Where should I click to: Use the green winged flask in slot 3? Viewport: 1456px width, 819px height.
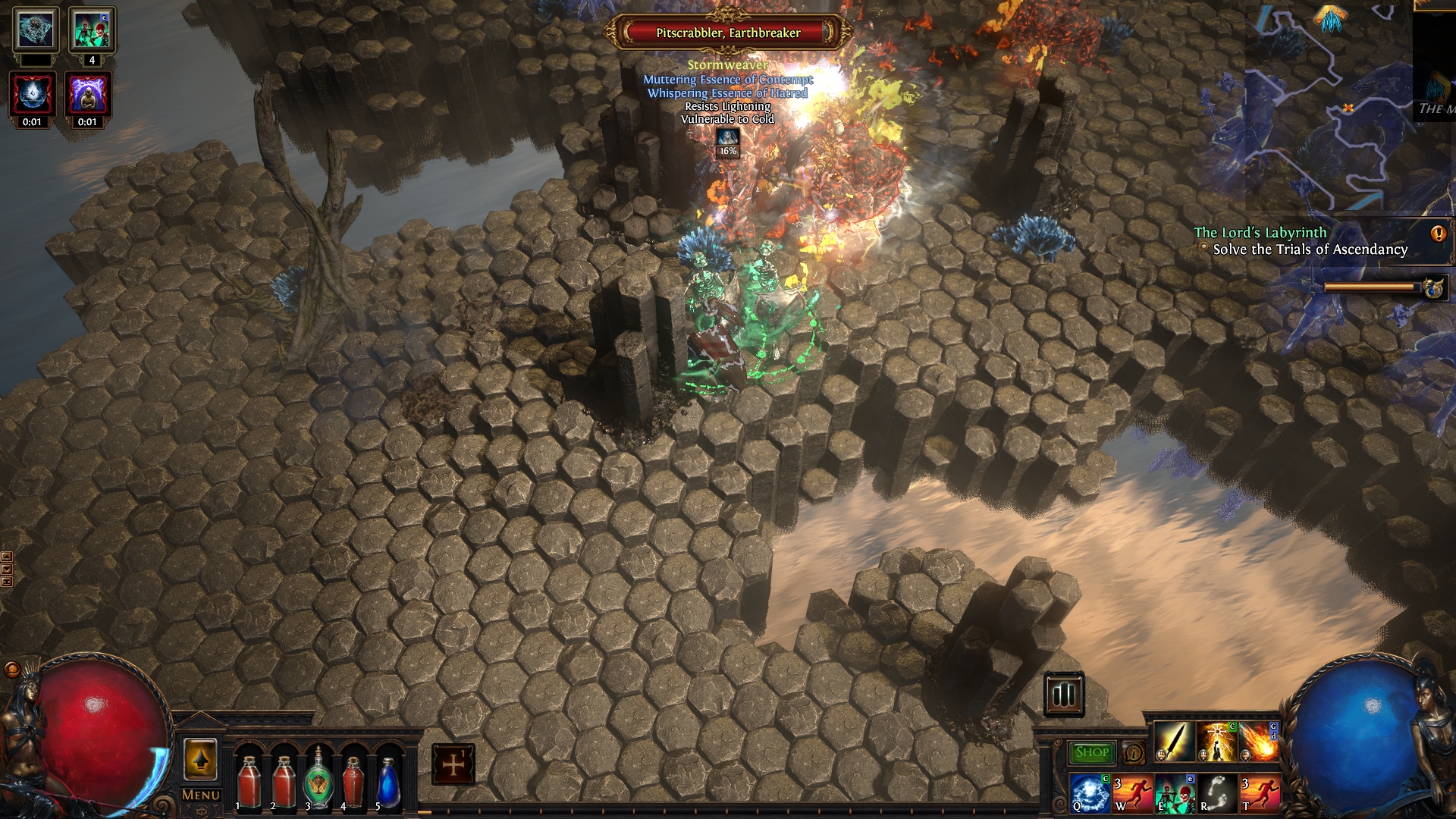(318, 779)
